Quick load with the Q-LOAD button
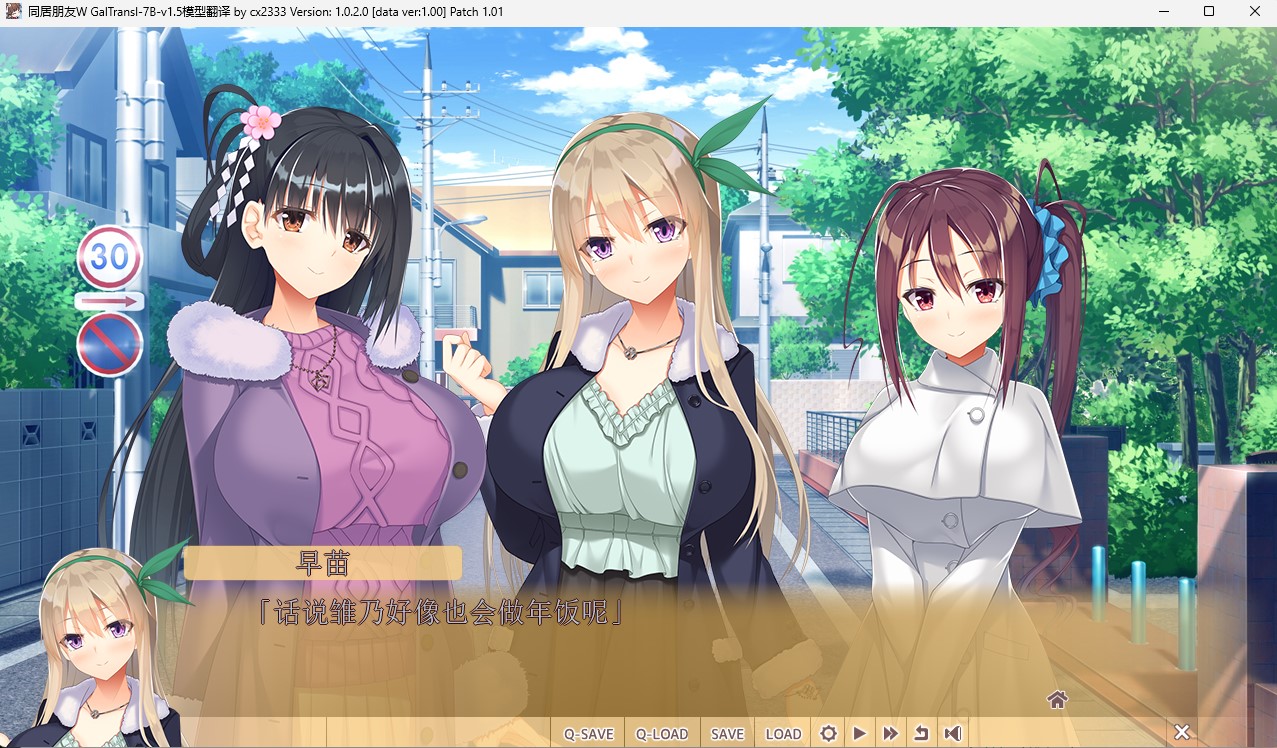This screenshot has width=1277, height=748. pyautogui.click(x=662, y=733)
